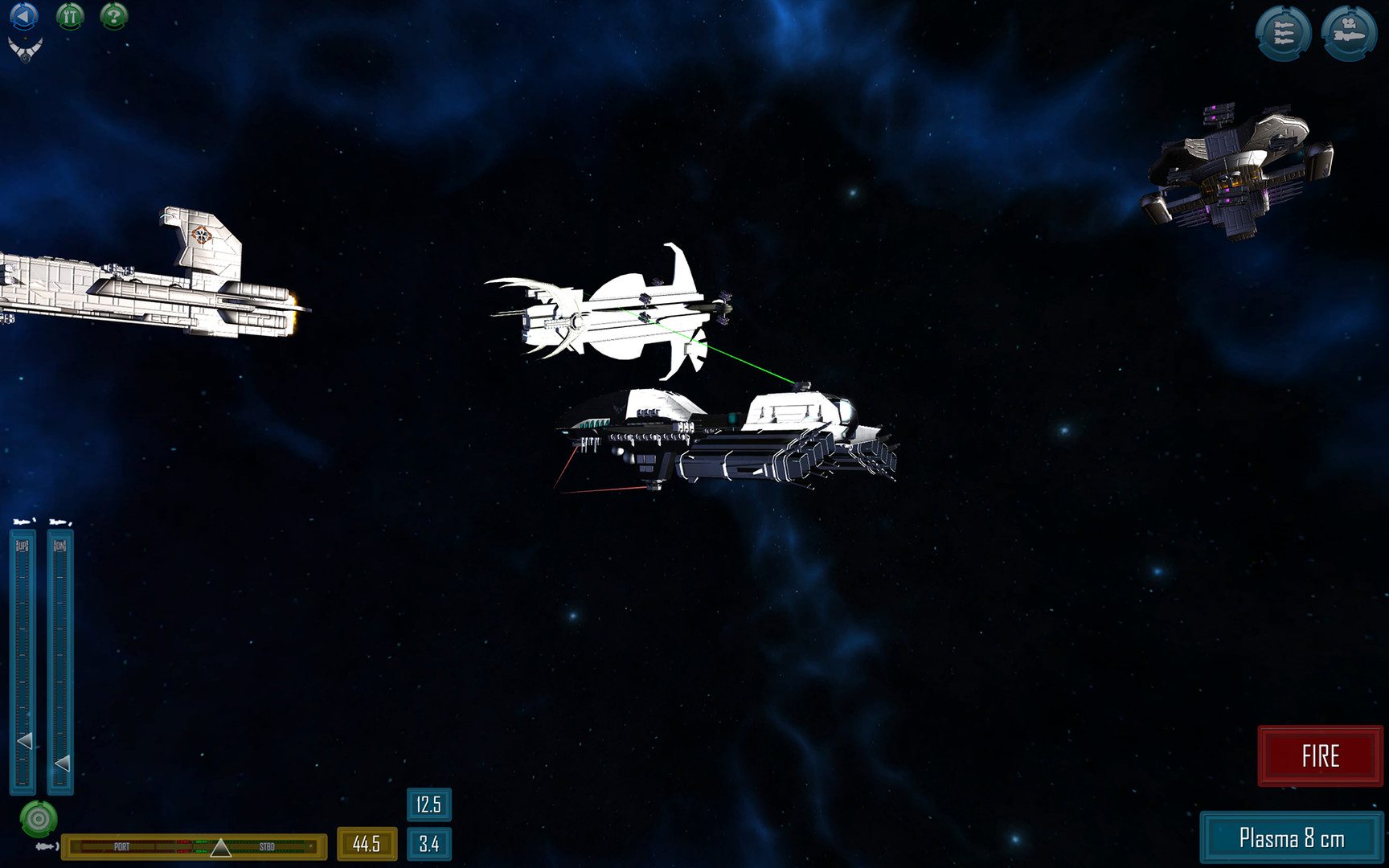
Task: Select the 3.4 value display
Action: point(429,845)
